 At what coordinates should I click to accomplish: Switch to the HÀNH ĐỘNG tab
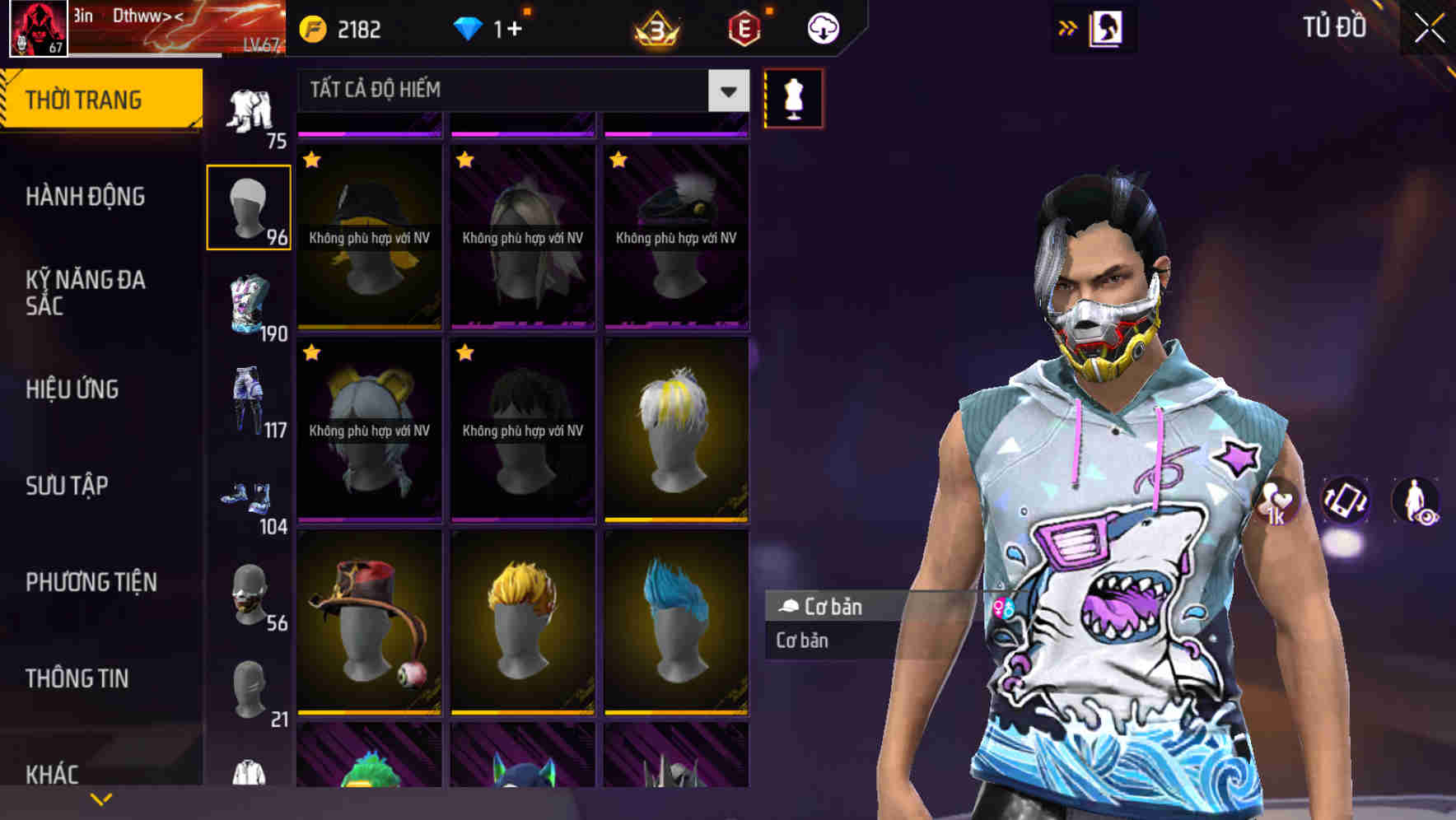click(85, 197)
